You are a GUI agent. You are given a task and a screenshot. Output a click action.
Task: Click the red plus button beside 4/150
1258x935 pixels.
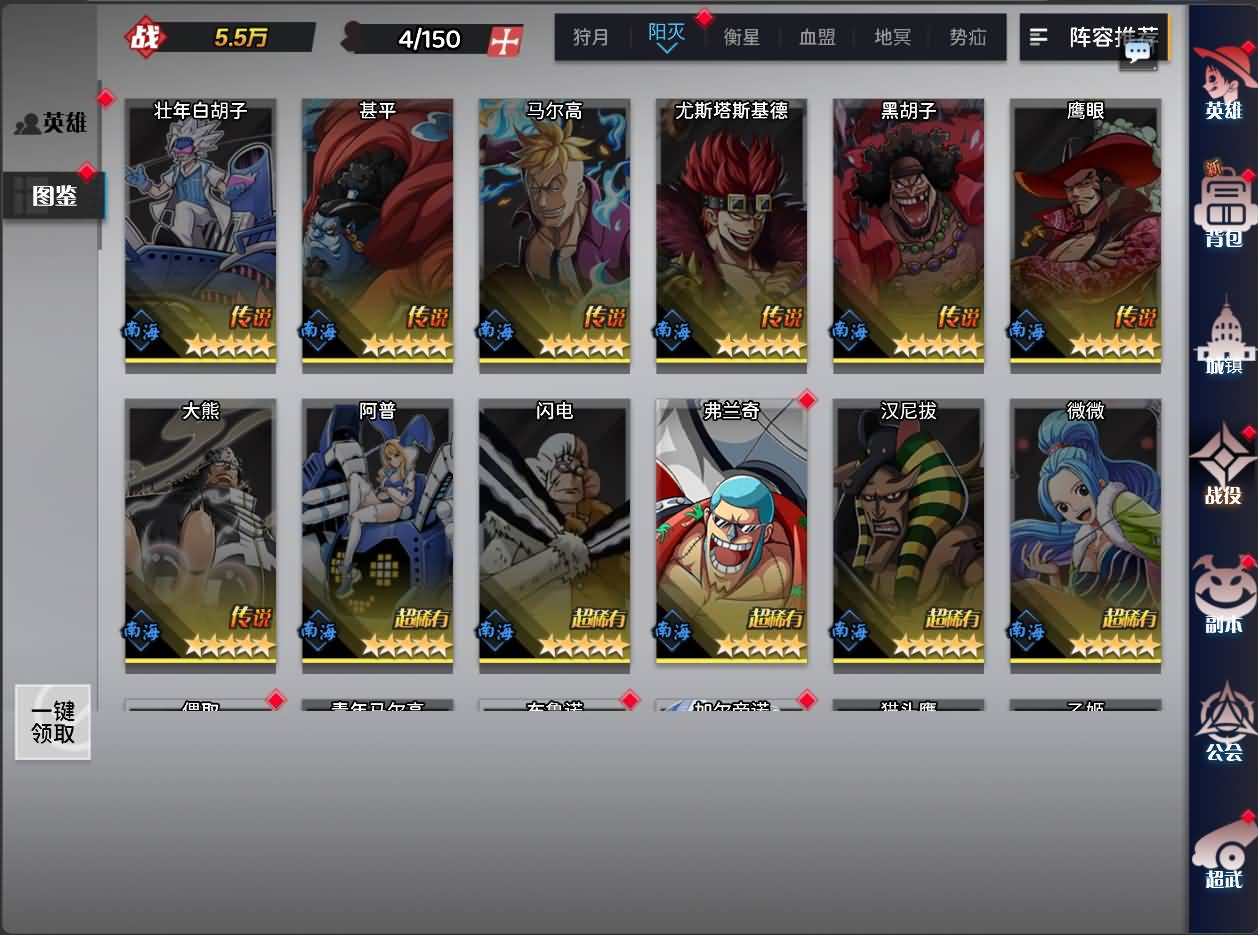[x=505, y=40]
